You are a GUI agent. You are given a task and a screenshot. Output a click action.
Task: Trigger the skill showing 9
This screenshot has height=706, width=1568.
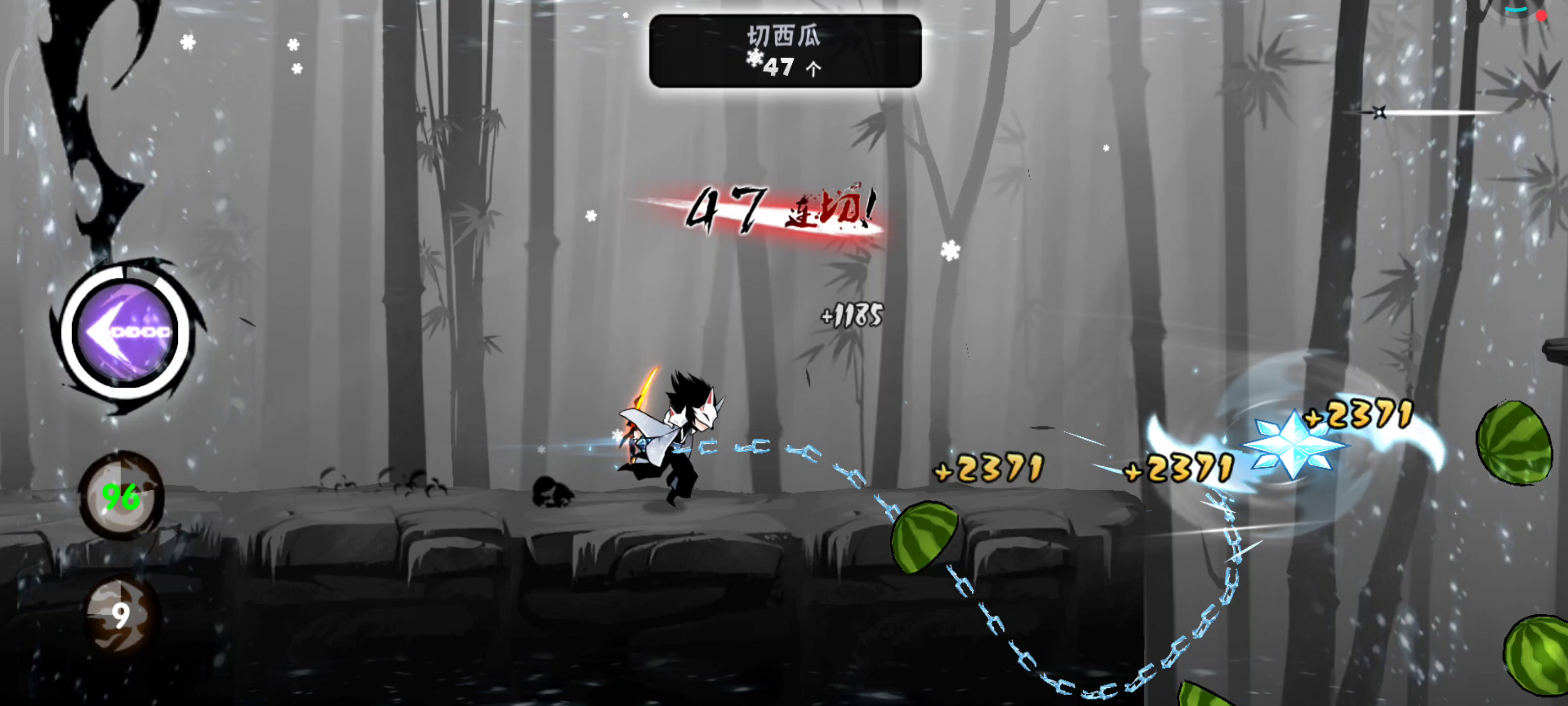[121, 615]
